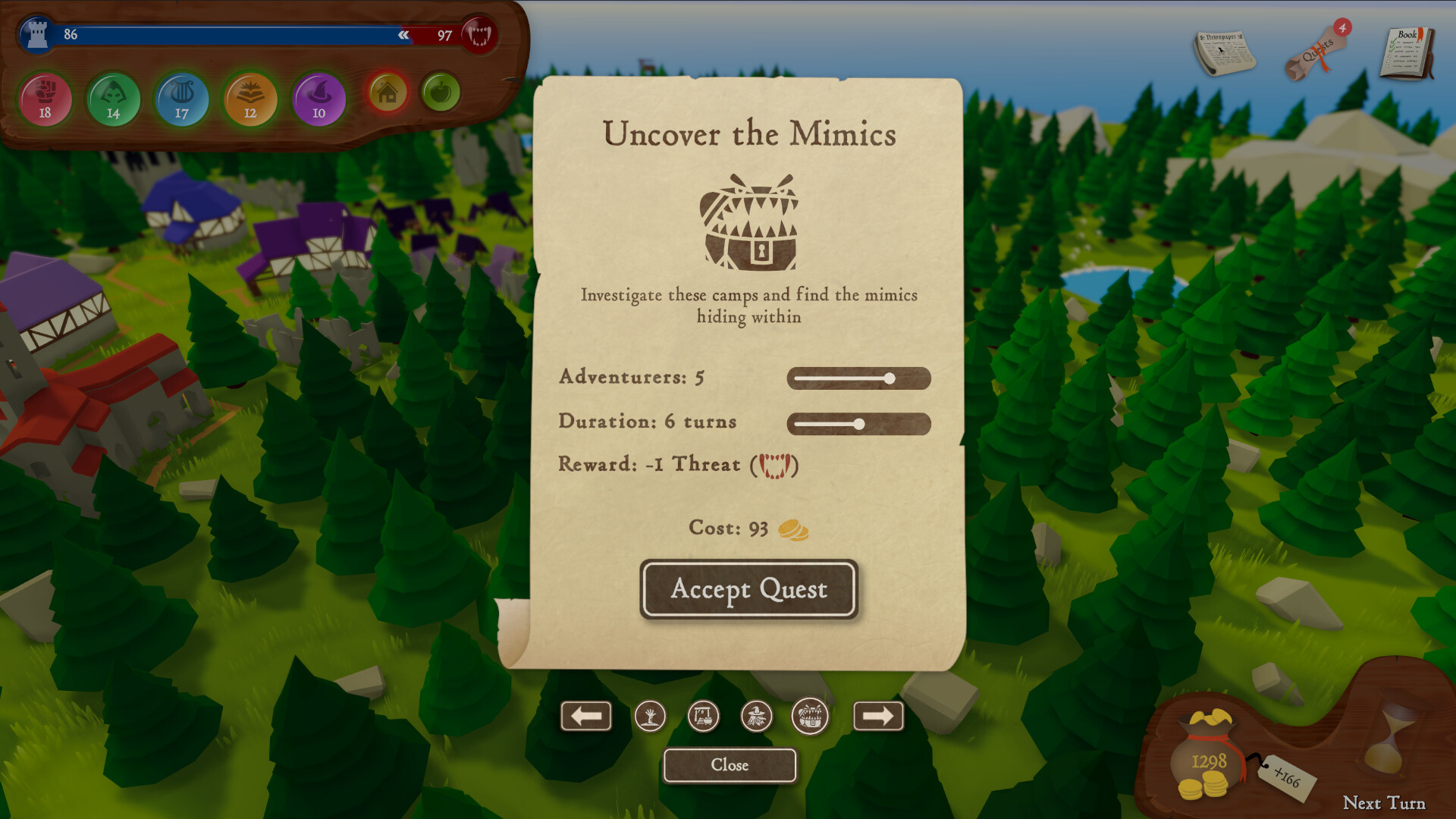Viewport: 1456px width, 819px height.
Task: Click the red fist fighter orb
Action: click(45, 99)
